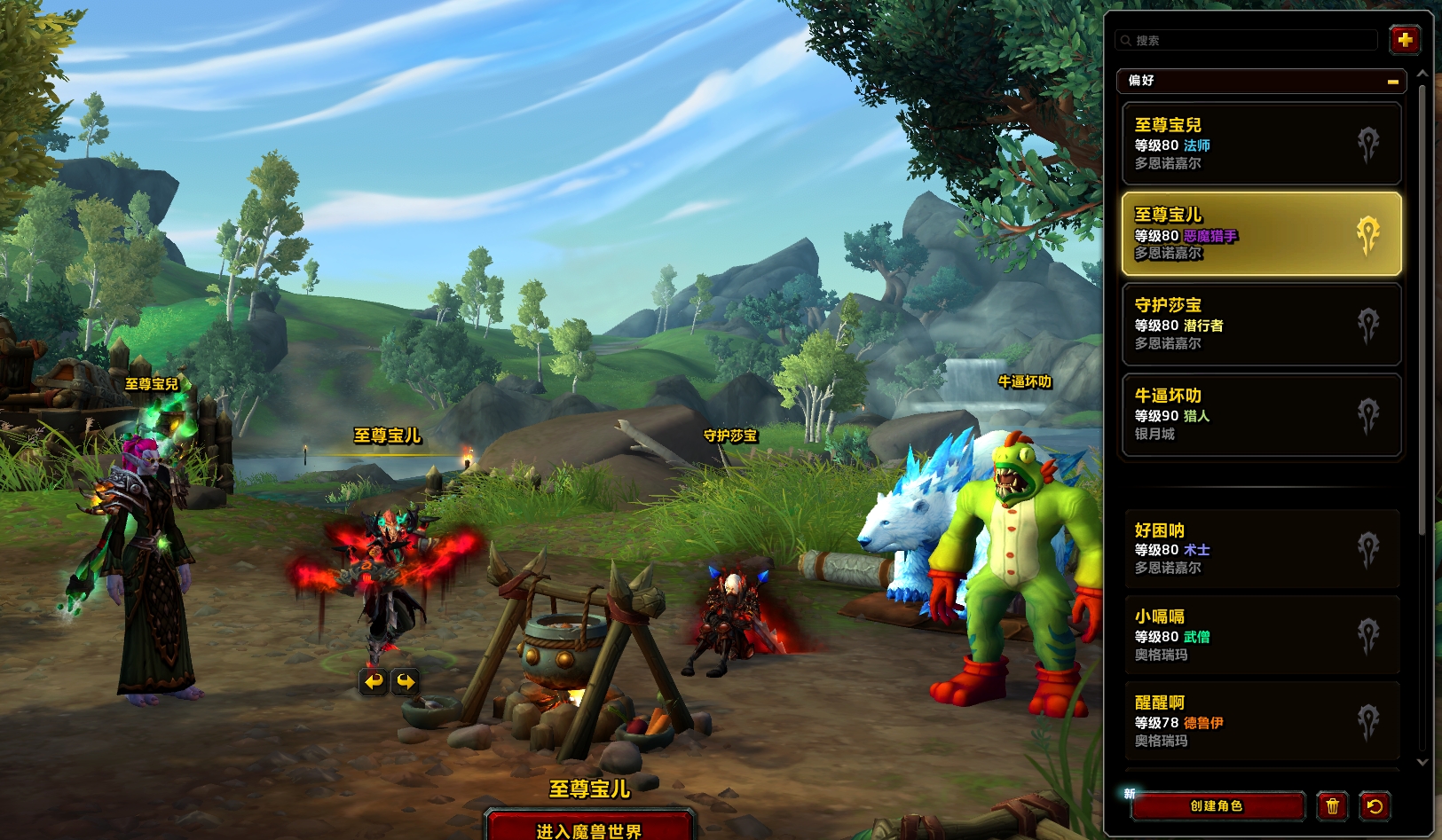Choose the druid character 醒醒啊
1442x840 pixels.
1260,721
